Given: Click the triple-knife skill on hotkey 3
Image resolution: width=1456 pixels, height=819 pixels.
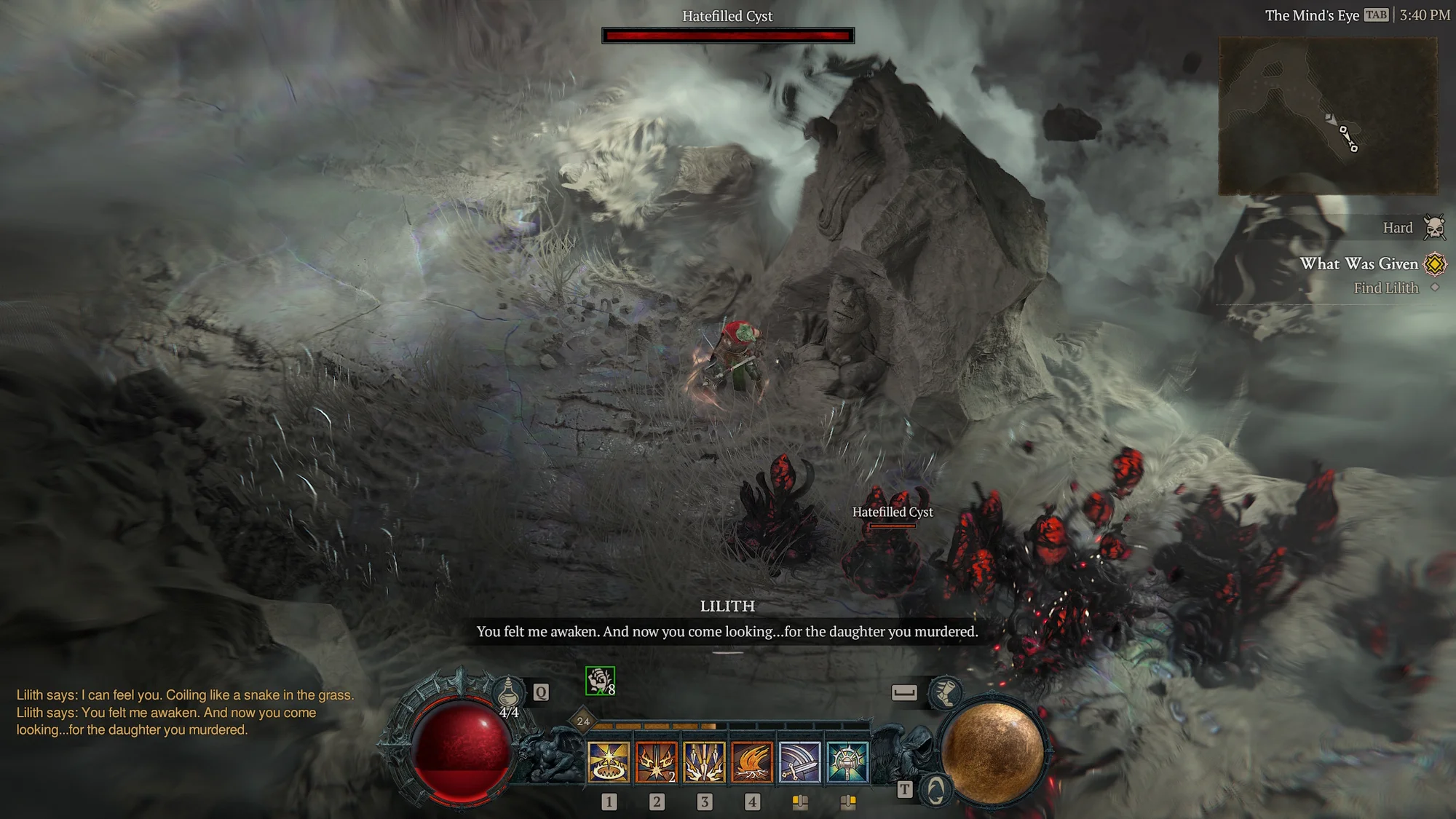Looking at the screenshot, I should coord(705,761).
